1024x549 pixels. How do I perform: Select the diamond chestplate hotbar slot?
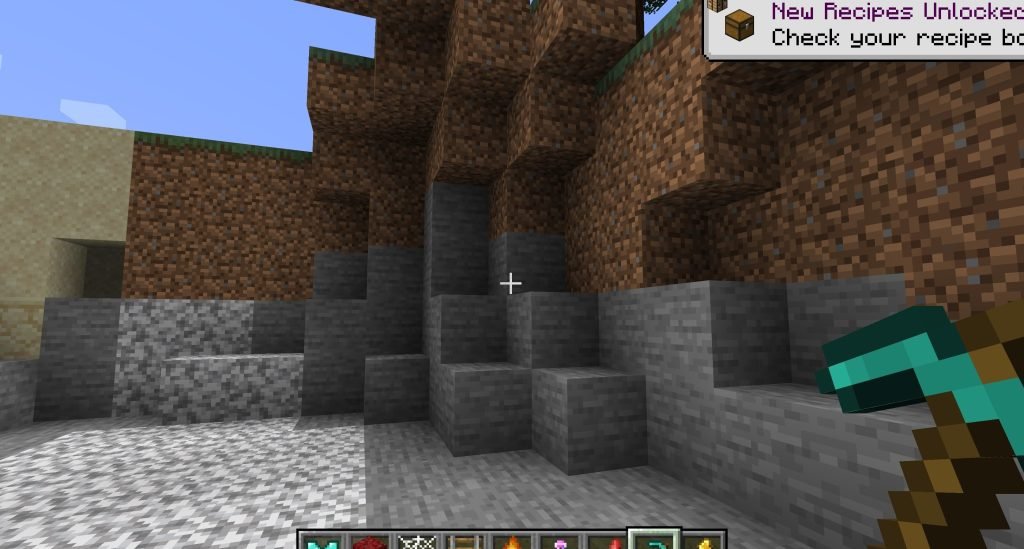click(320, 541)
